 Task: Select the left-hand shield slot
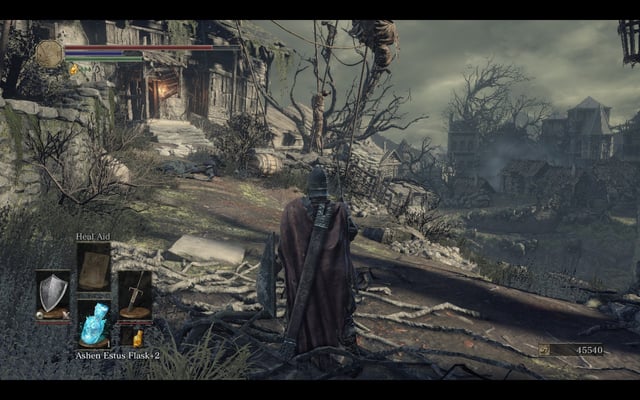53,295
